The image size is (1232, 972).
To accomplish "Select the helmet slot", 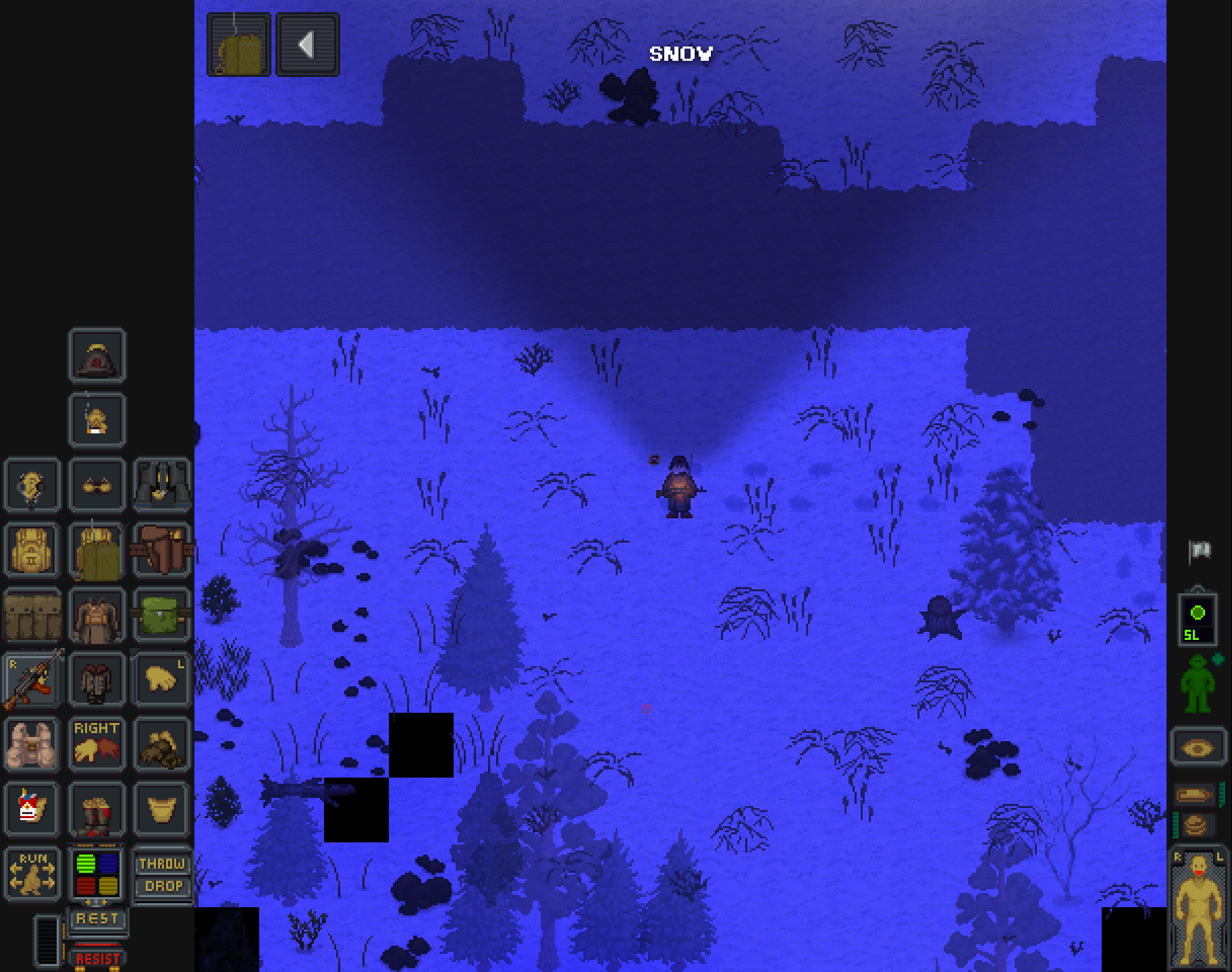I will (x=97, y=356).
